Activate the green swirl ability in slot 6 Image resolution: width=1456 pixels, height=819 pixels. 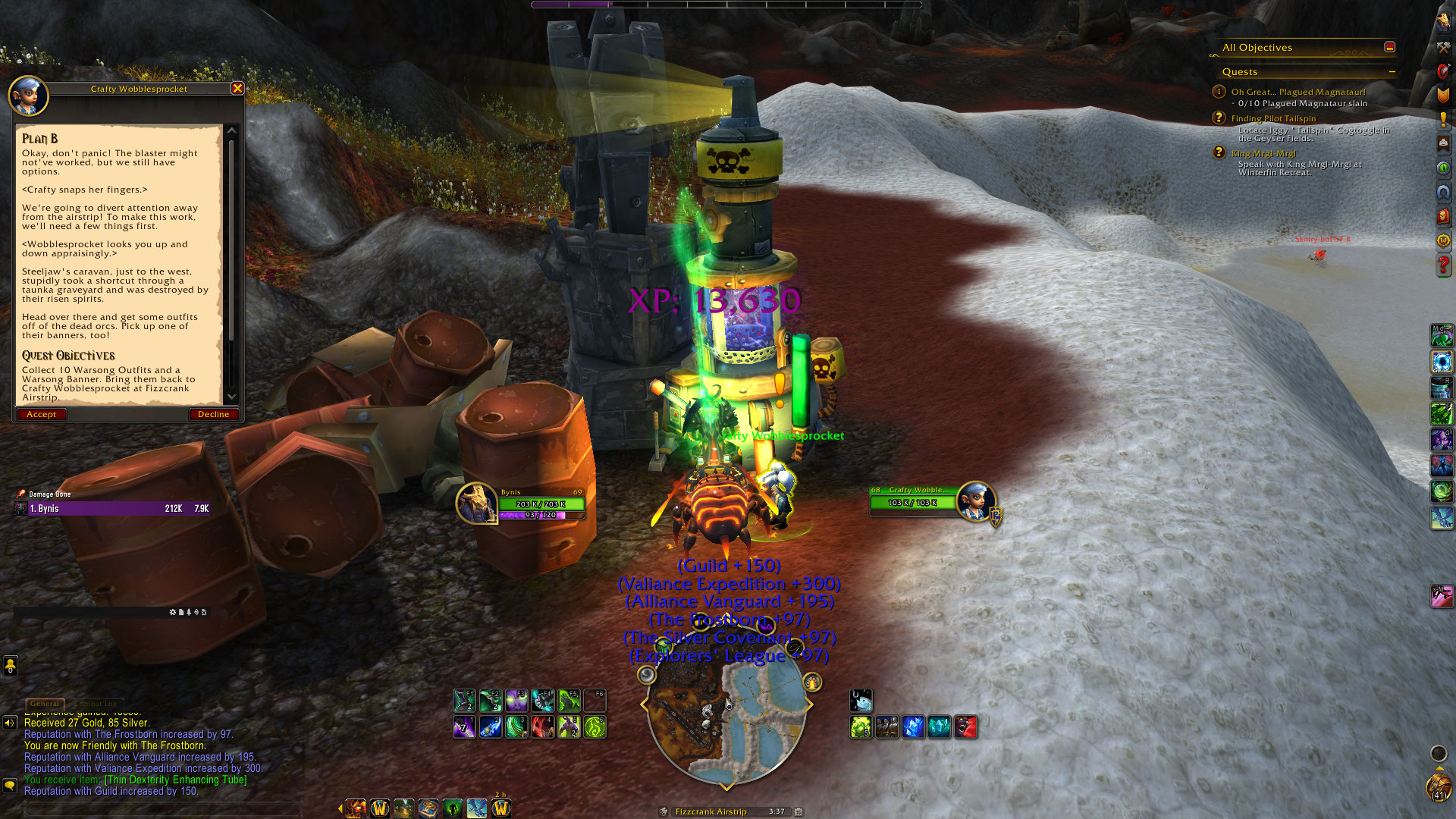pyautogui.click(x=595, y=727)
